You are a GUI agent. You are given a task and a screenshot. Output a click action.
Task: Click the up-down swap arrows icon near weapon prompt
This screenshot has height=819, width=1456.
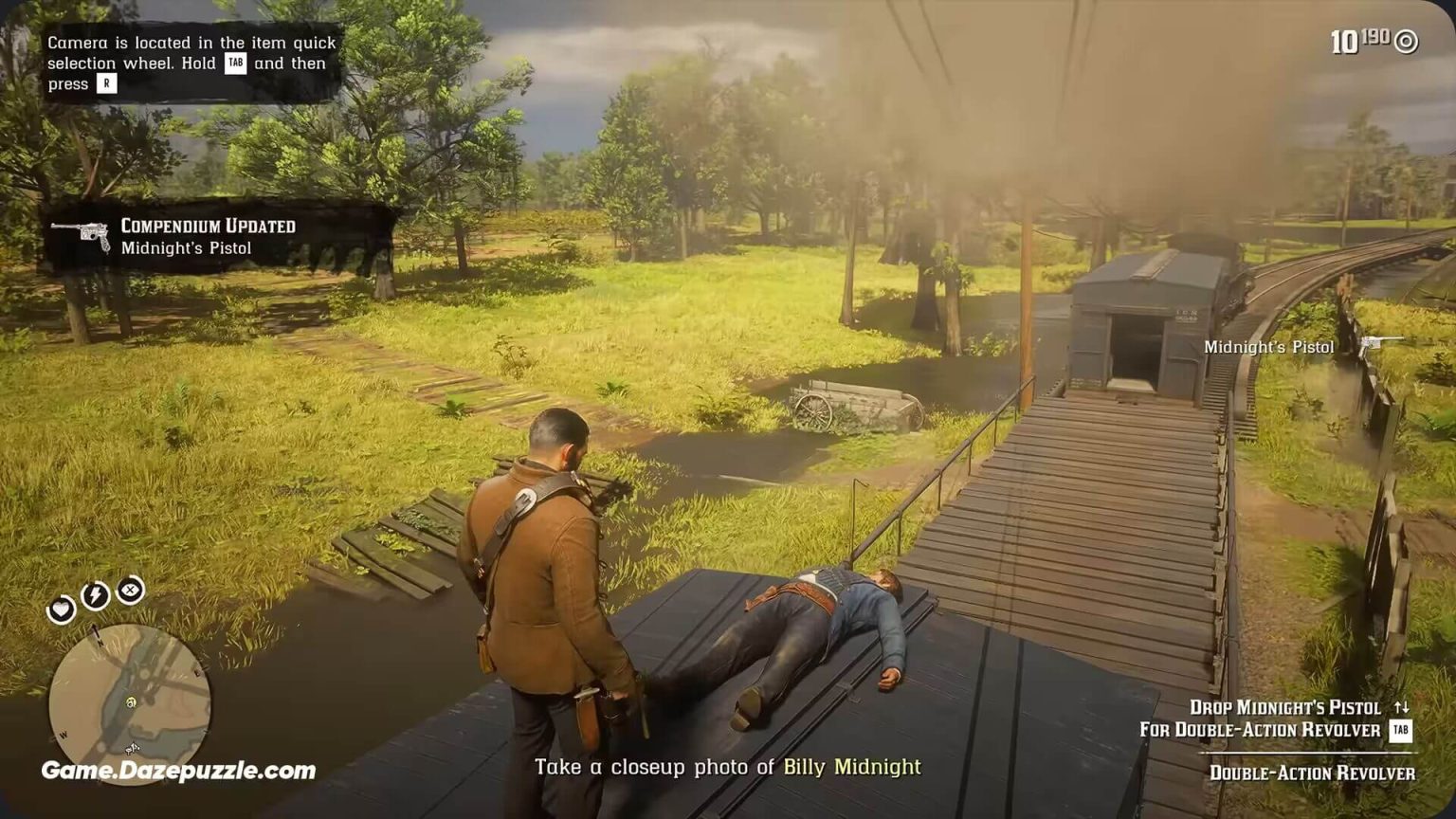(1401, 707)
